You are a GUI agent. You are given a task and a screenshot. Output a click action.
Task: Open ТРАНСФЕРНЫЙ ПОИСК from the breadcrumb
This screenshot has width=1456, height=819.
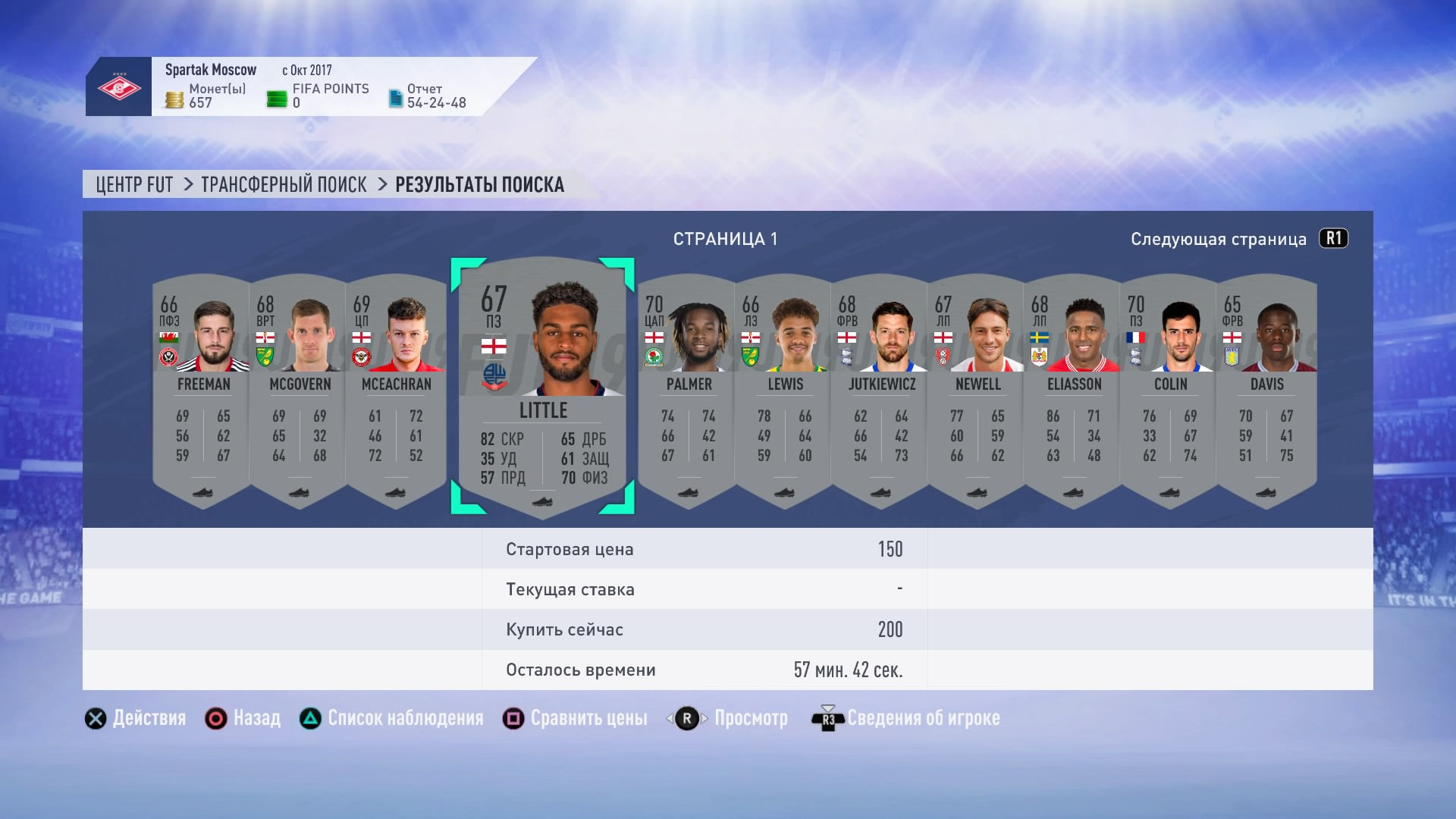click(283, 184)
